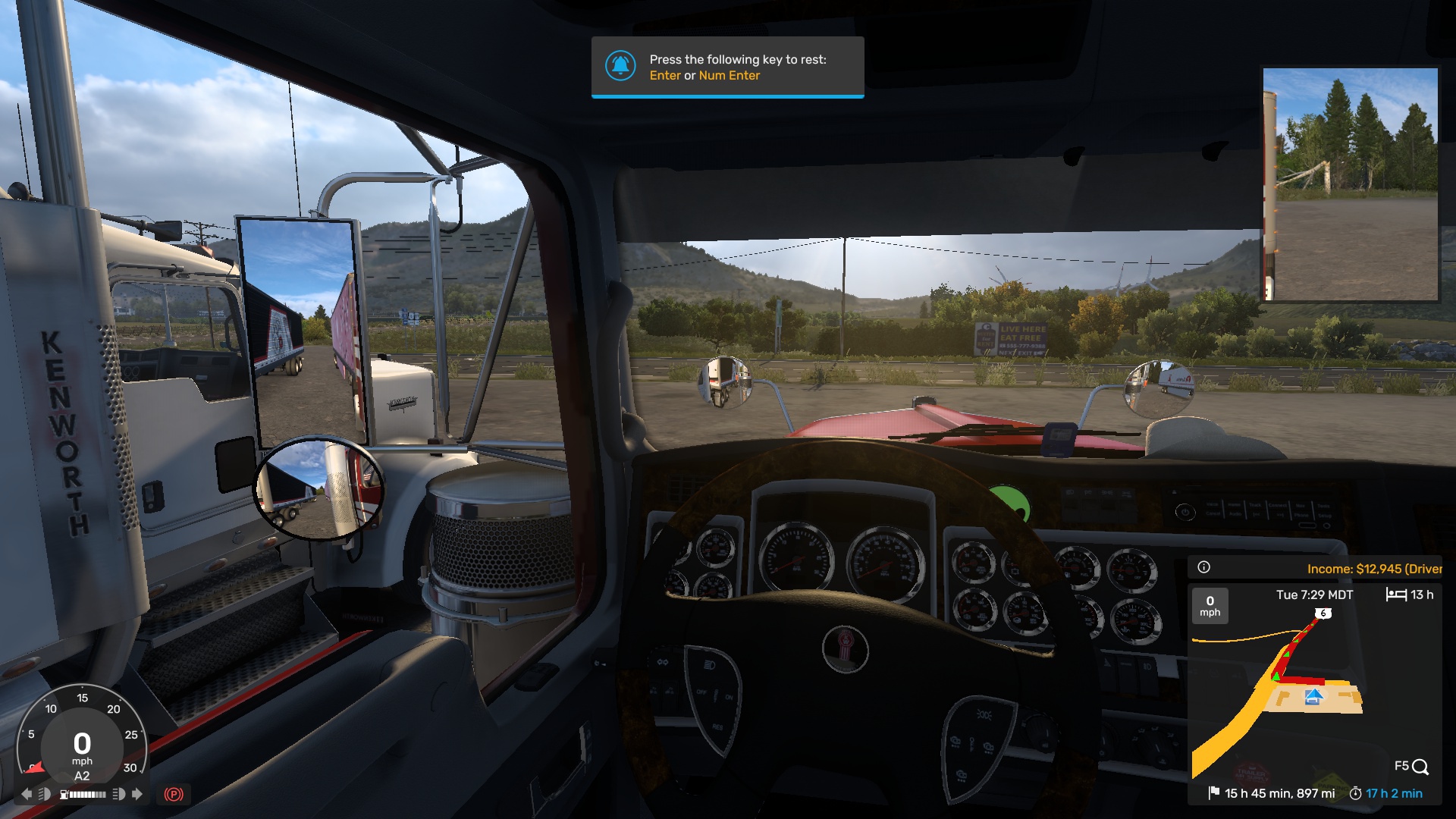
Task: Click the rest bed icon
Action: (x=1396, y=595)
